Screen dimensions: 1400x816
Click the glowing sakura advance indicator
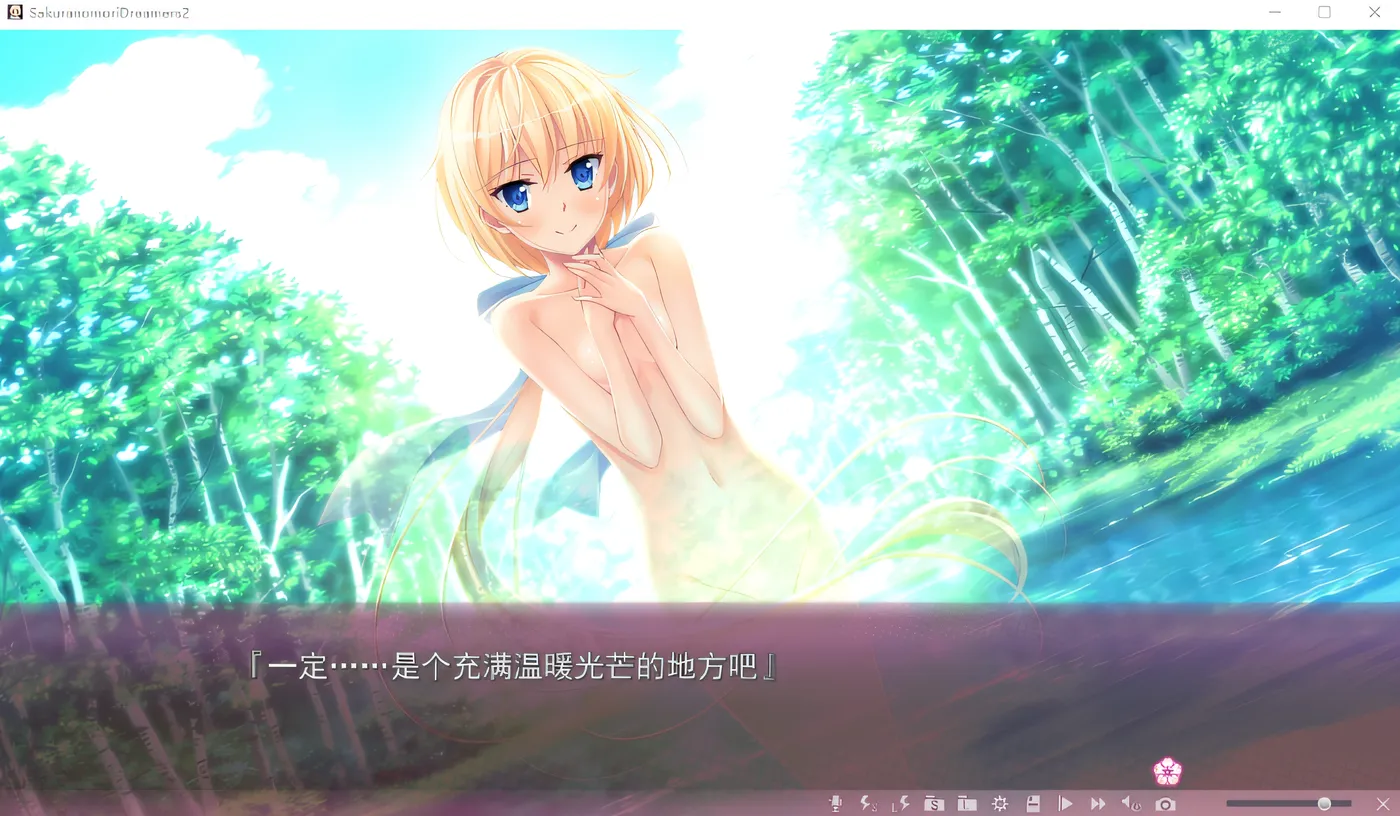pyautogui.click(x=1166, y=772)
